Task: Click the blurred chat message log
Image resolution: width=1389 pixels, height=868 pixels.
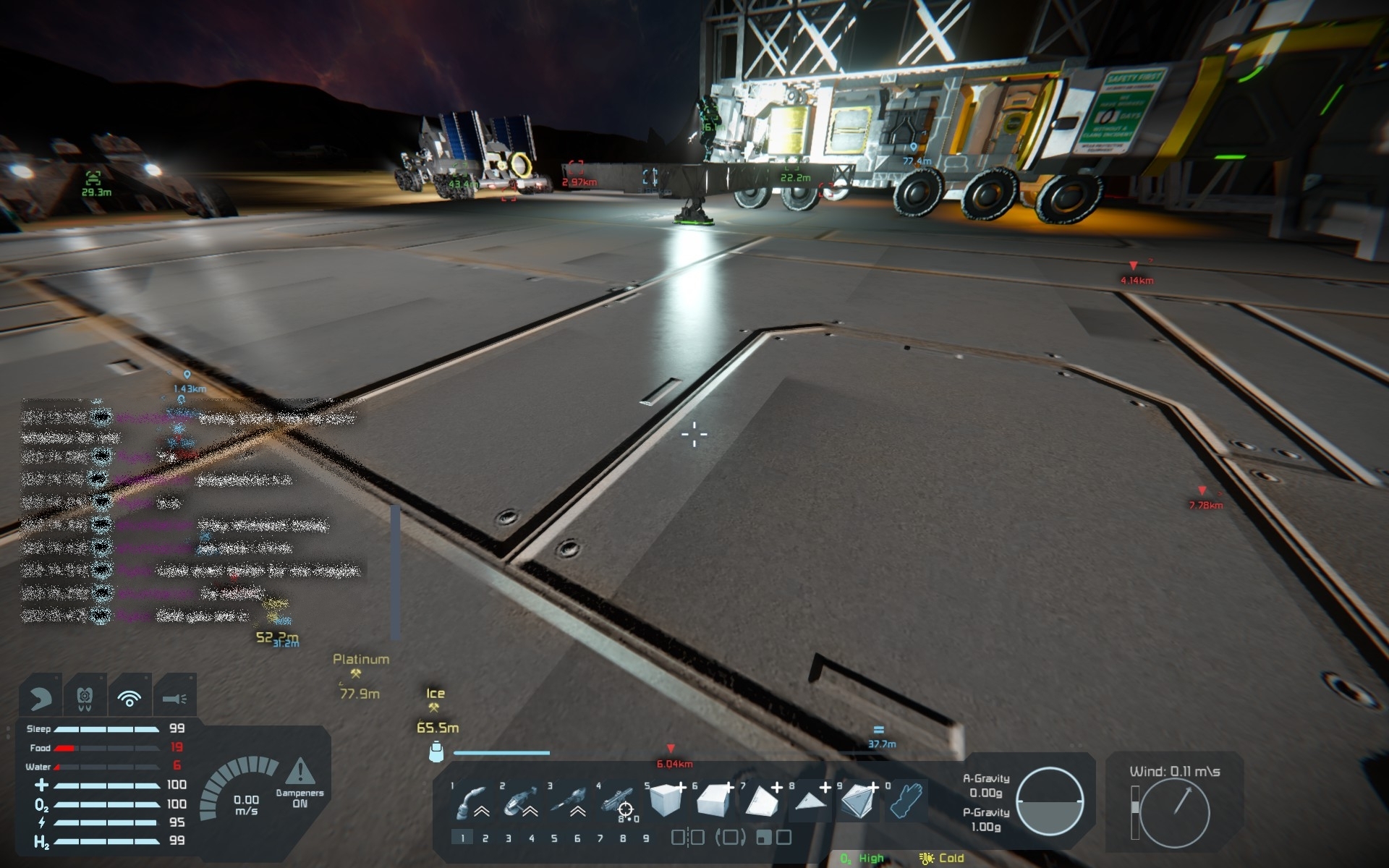Action: point(192,514)
